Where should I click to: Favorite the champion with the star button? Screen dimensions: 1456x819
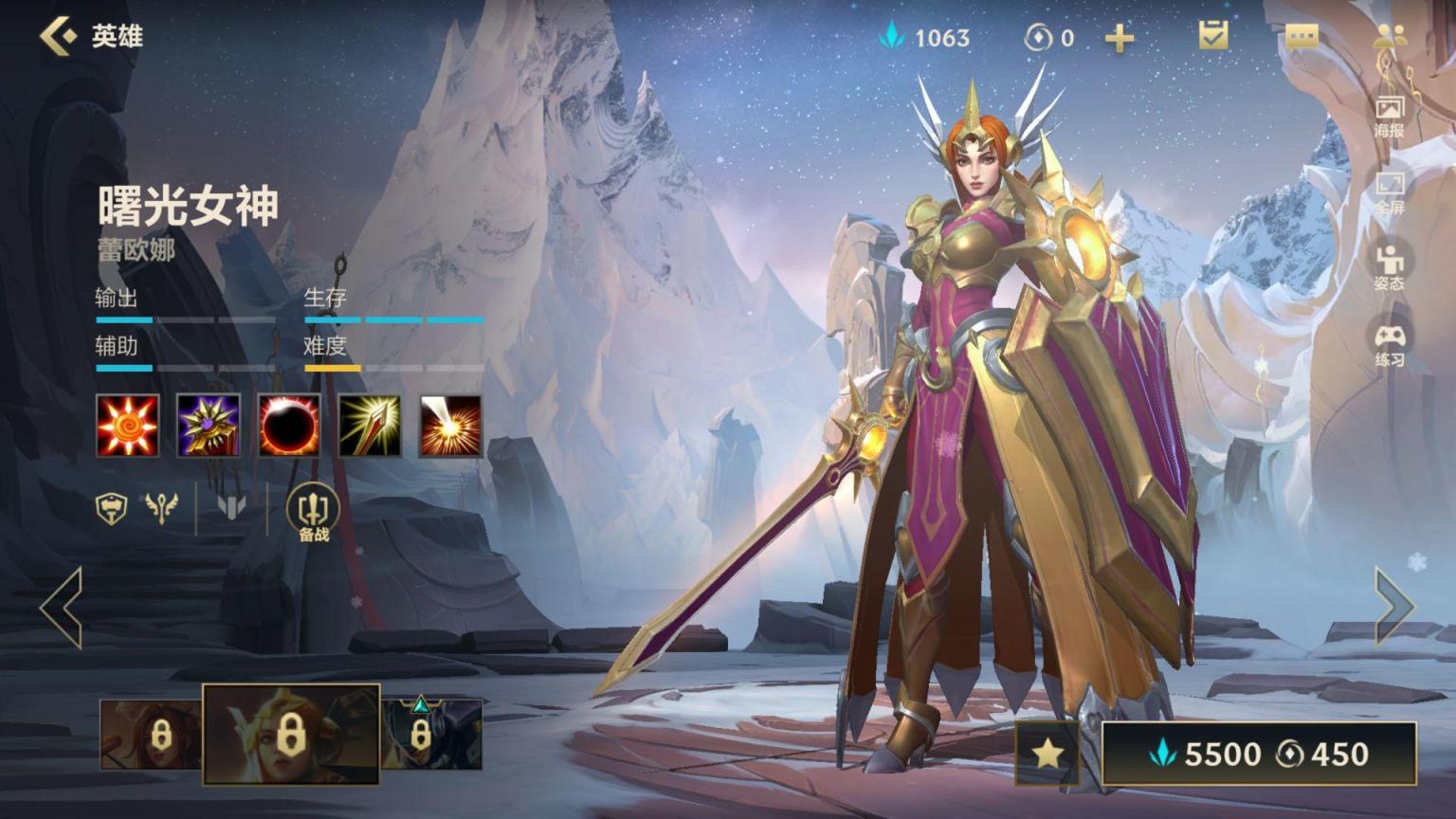pyautogui.click(x=1046, y=754)
